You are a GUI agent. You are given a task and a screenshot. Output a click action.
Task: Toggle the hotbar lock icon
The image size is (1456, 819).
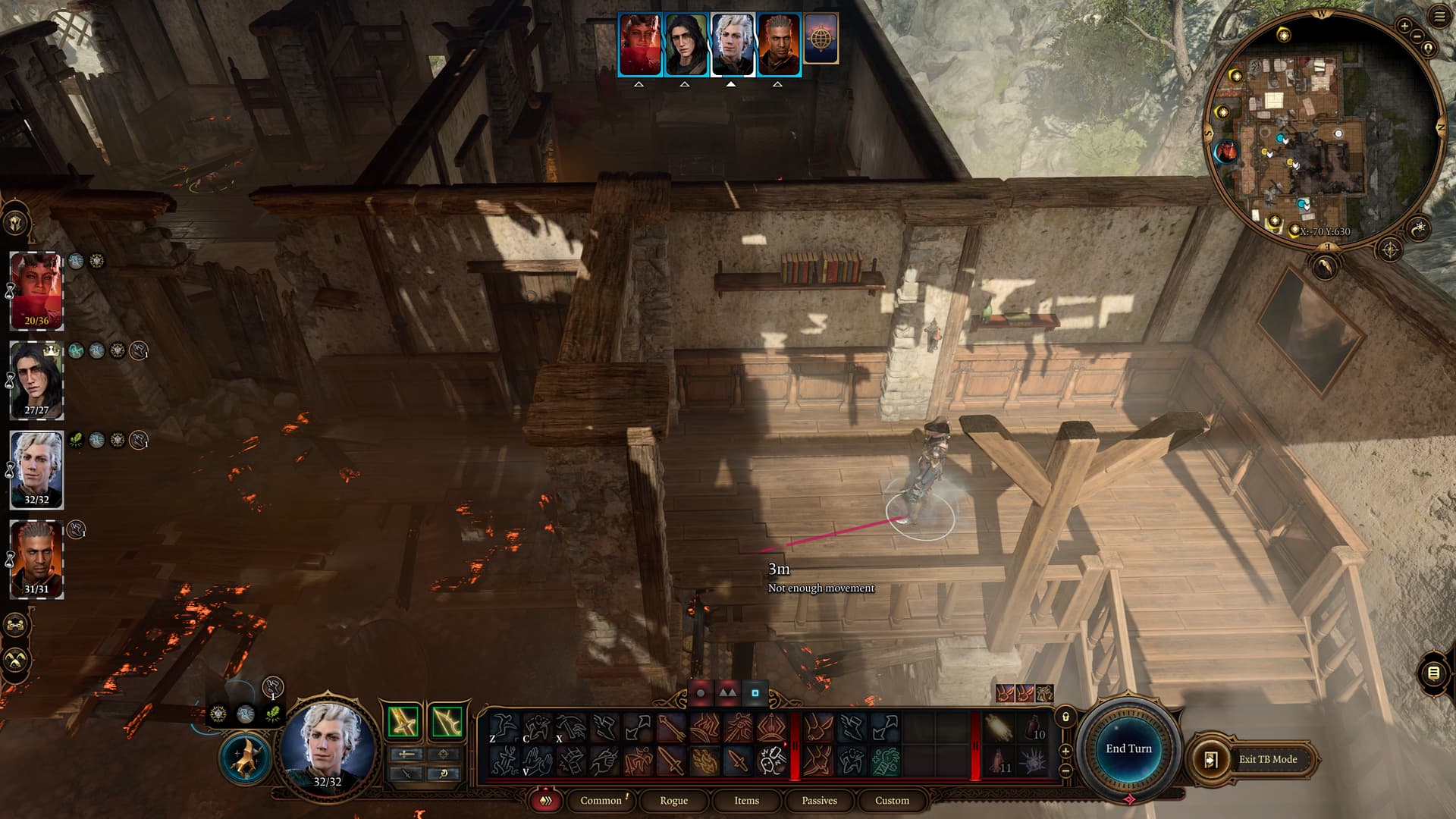click(x=1065, y=717)
